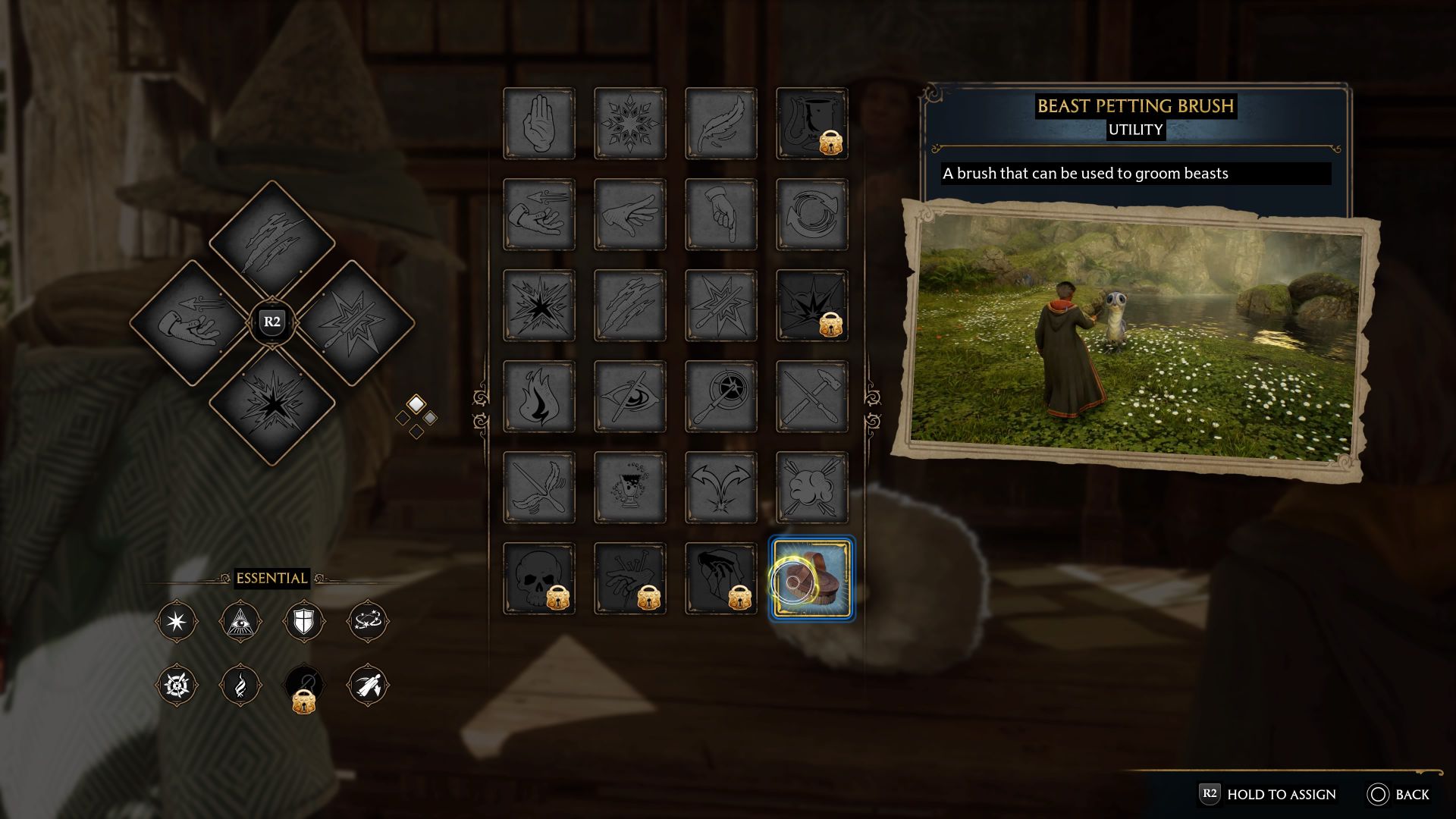Select the Incendio flame spell icon
1456x819 pixels.
pos(538,396)
